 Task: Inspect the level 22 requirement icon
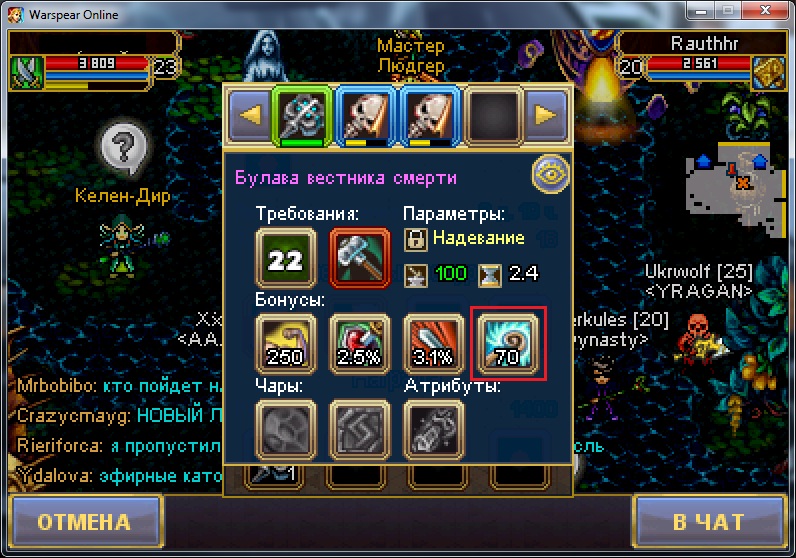[x=286, y=258]
